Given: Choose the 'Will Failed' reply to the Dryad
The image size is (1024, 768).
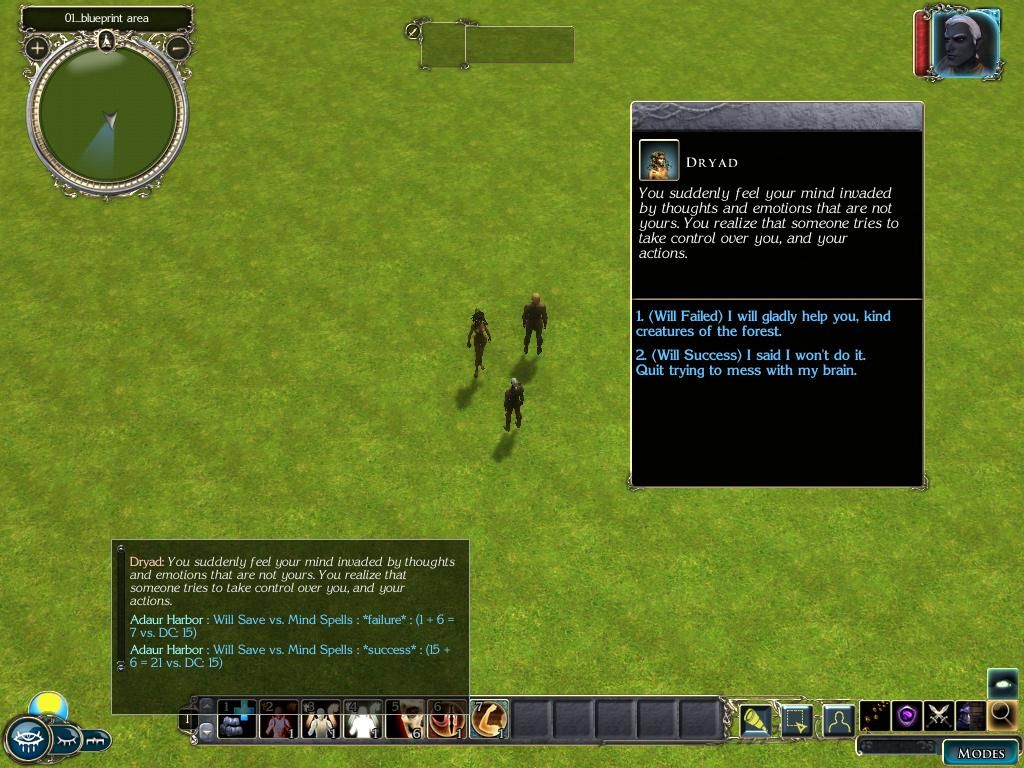Looking at the screenshot, I should point(762,324).
